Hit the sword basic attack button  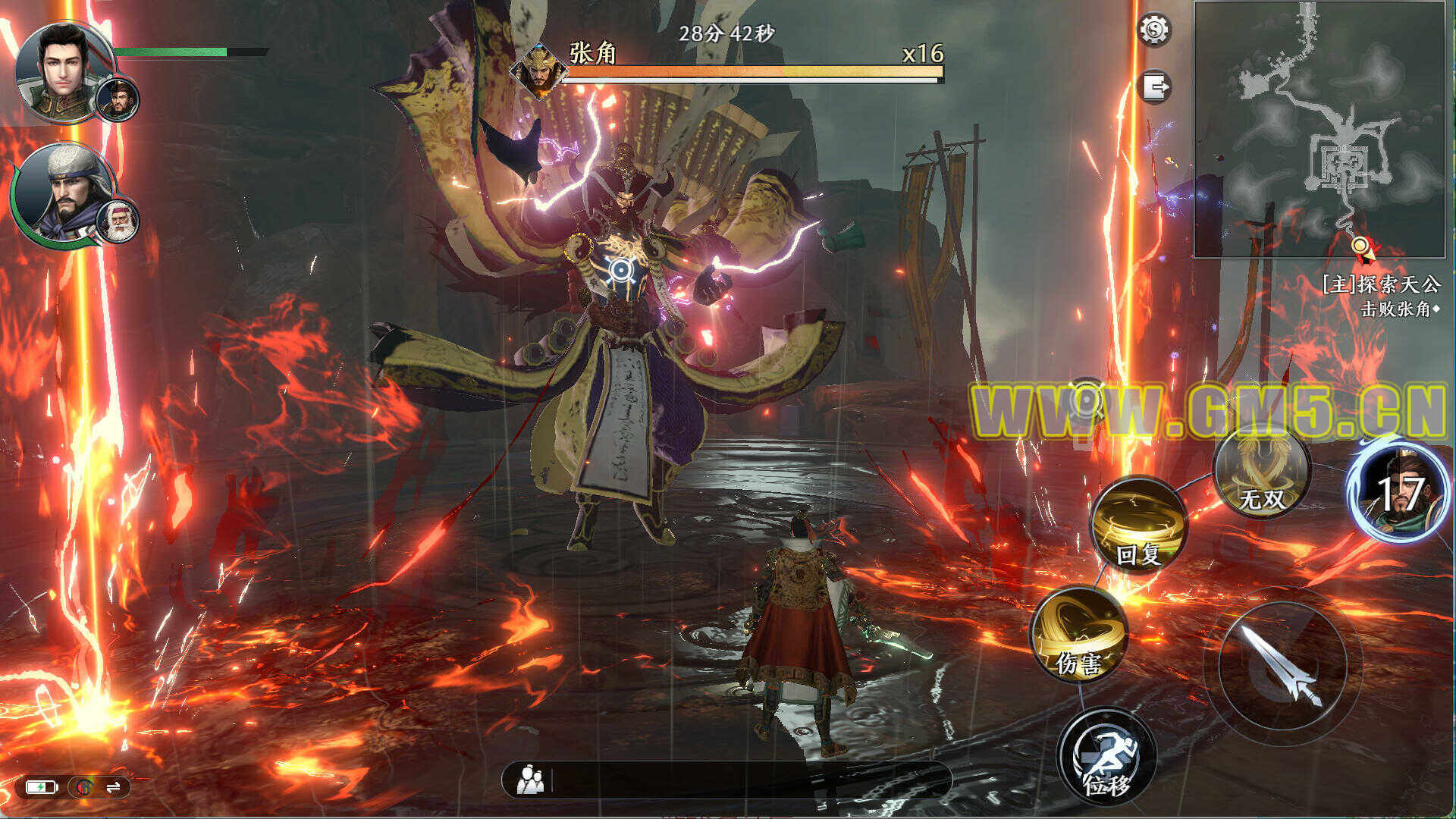click(1282, 666)
